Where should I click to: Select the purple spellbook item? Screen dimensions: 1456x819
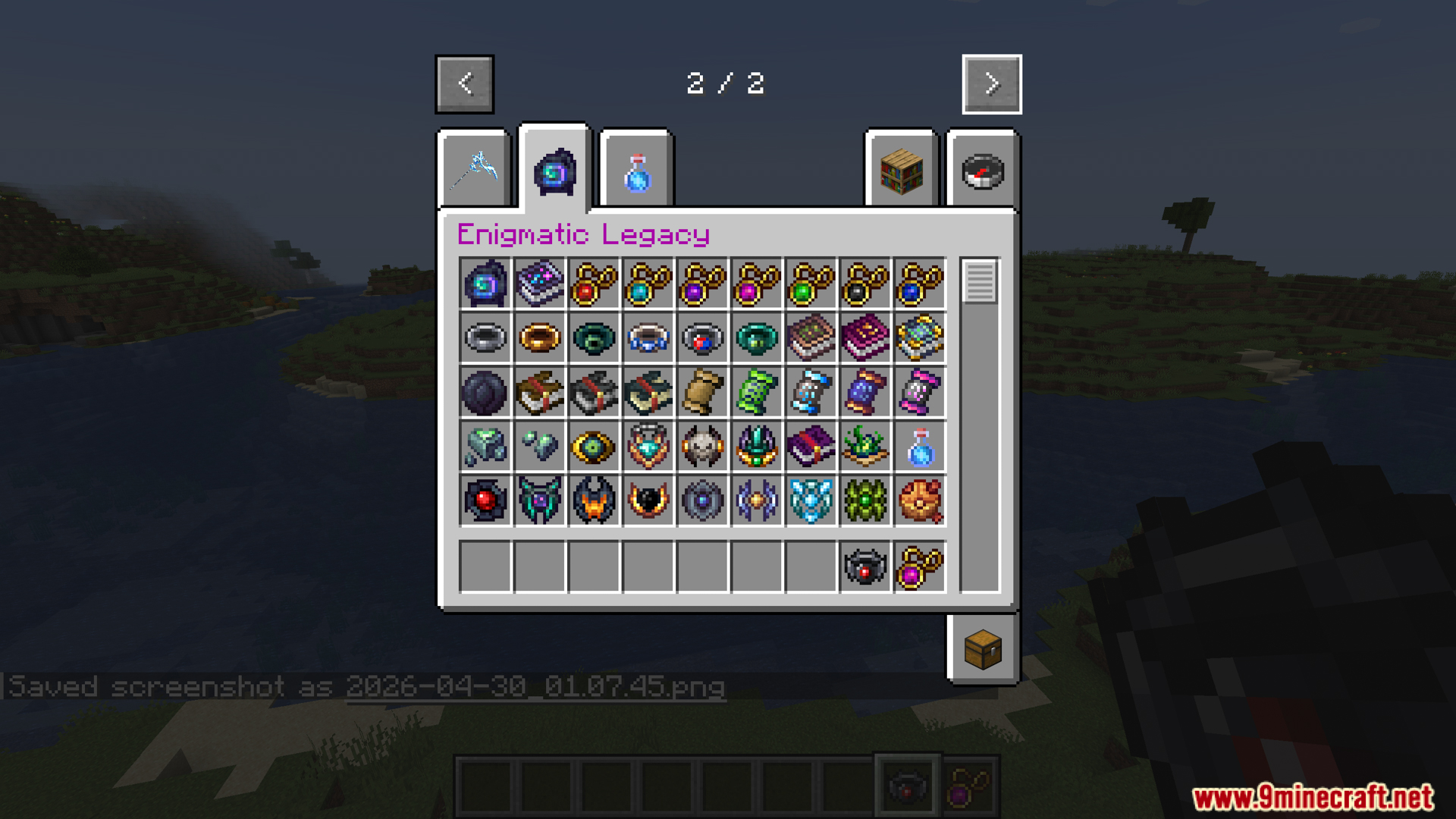point(810,447)
